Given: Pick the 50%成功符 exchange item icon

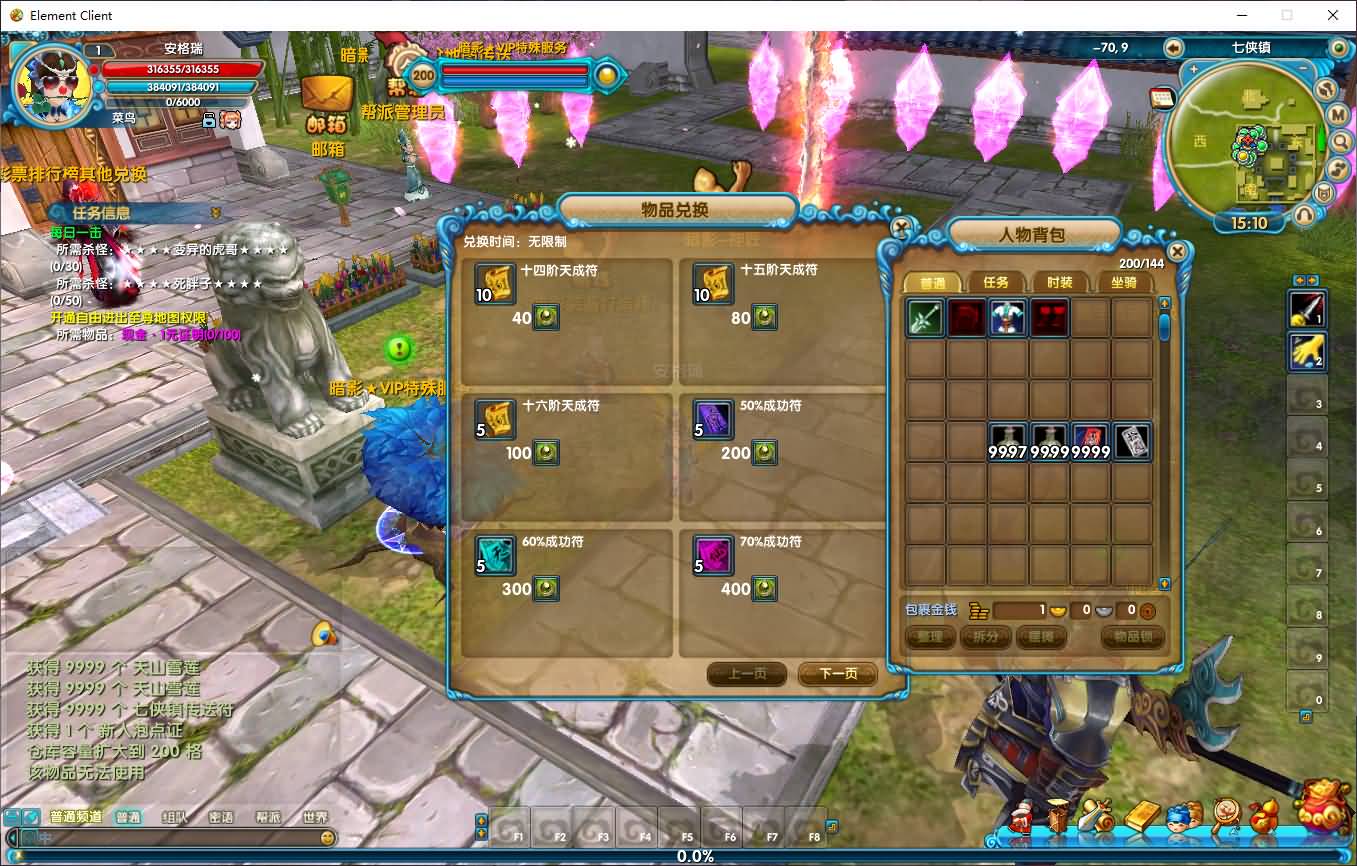Looking at the screenshot, I should (713, 420).
